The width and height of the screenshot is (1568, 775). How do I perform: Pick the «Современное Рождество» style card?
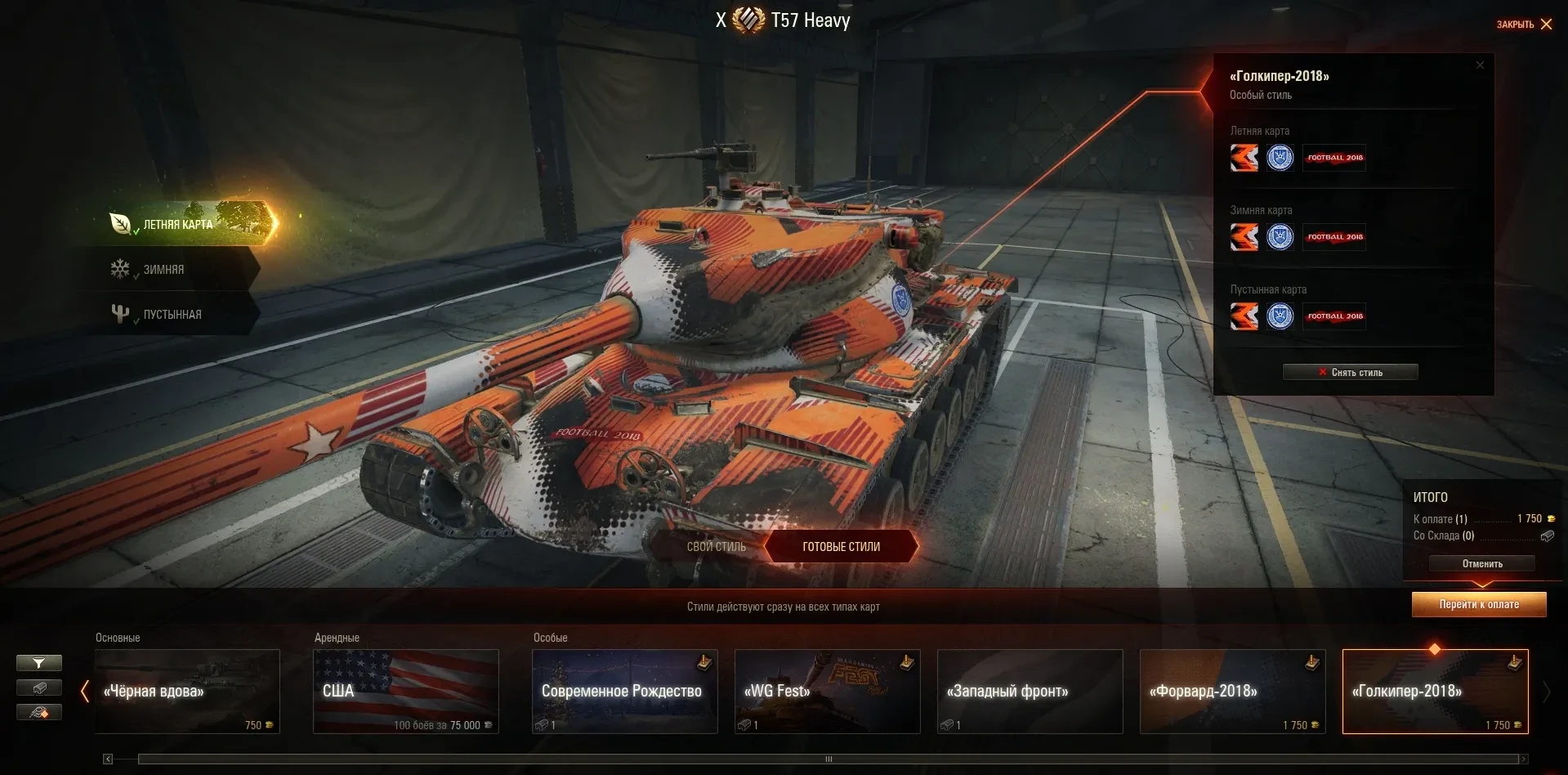click(625, 692)
